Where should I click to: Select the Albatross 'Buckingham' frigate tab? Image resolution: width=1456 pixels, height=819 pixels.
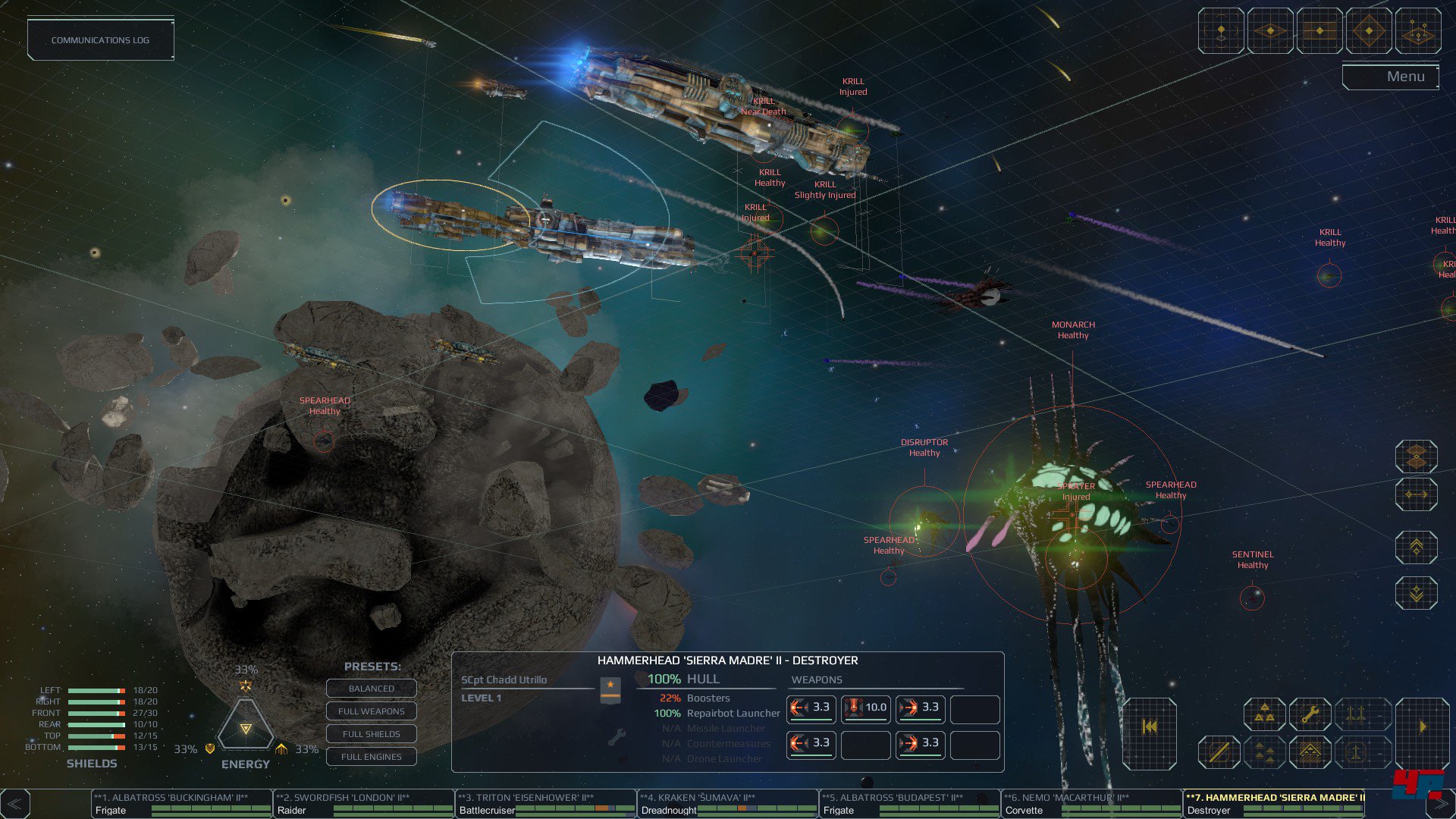[182, 804]
